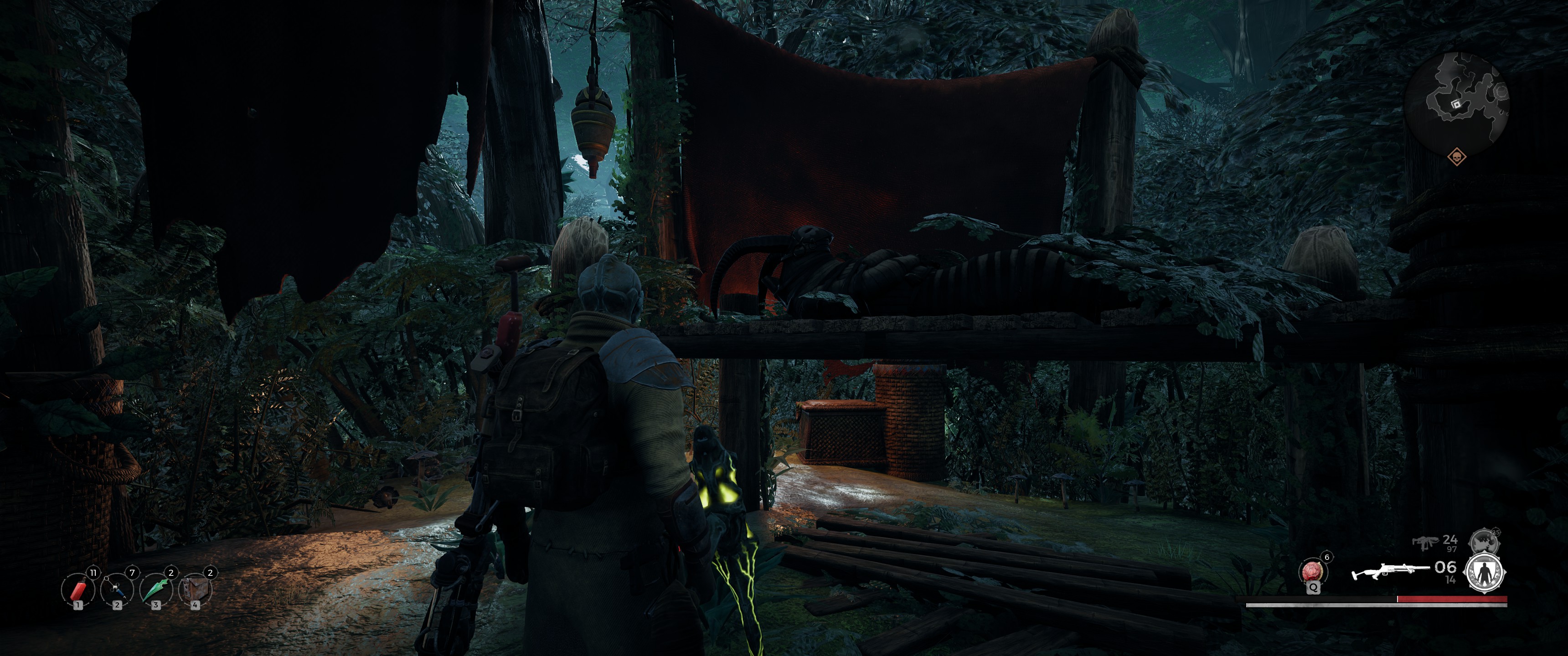This screenshot has height=656, width=1568.
Task: Click the skull diamond marker below minimap
Action: [1457, 157]
